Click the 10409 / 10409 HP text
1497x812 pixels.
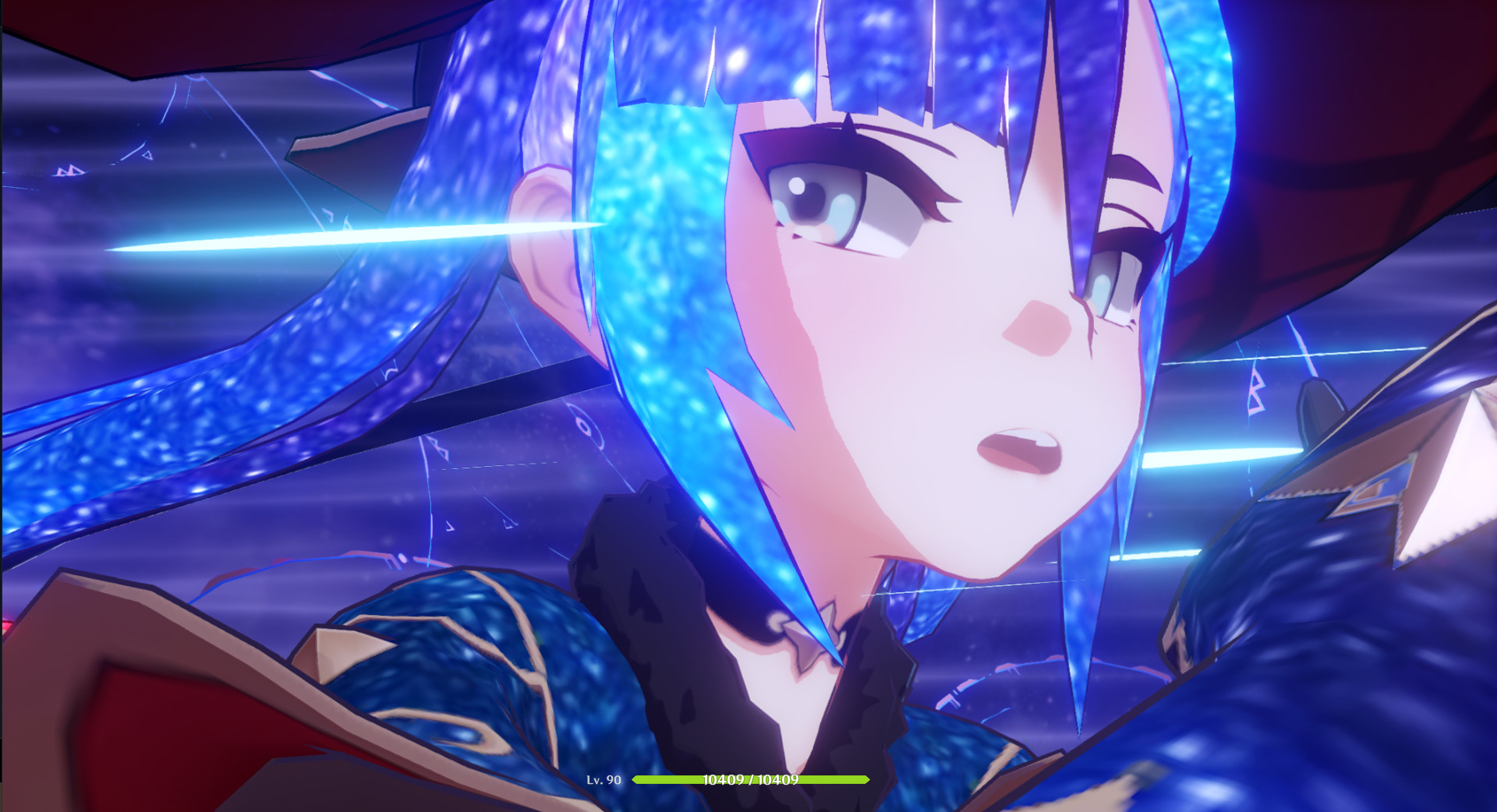click(x=749, y=778)
